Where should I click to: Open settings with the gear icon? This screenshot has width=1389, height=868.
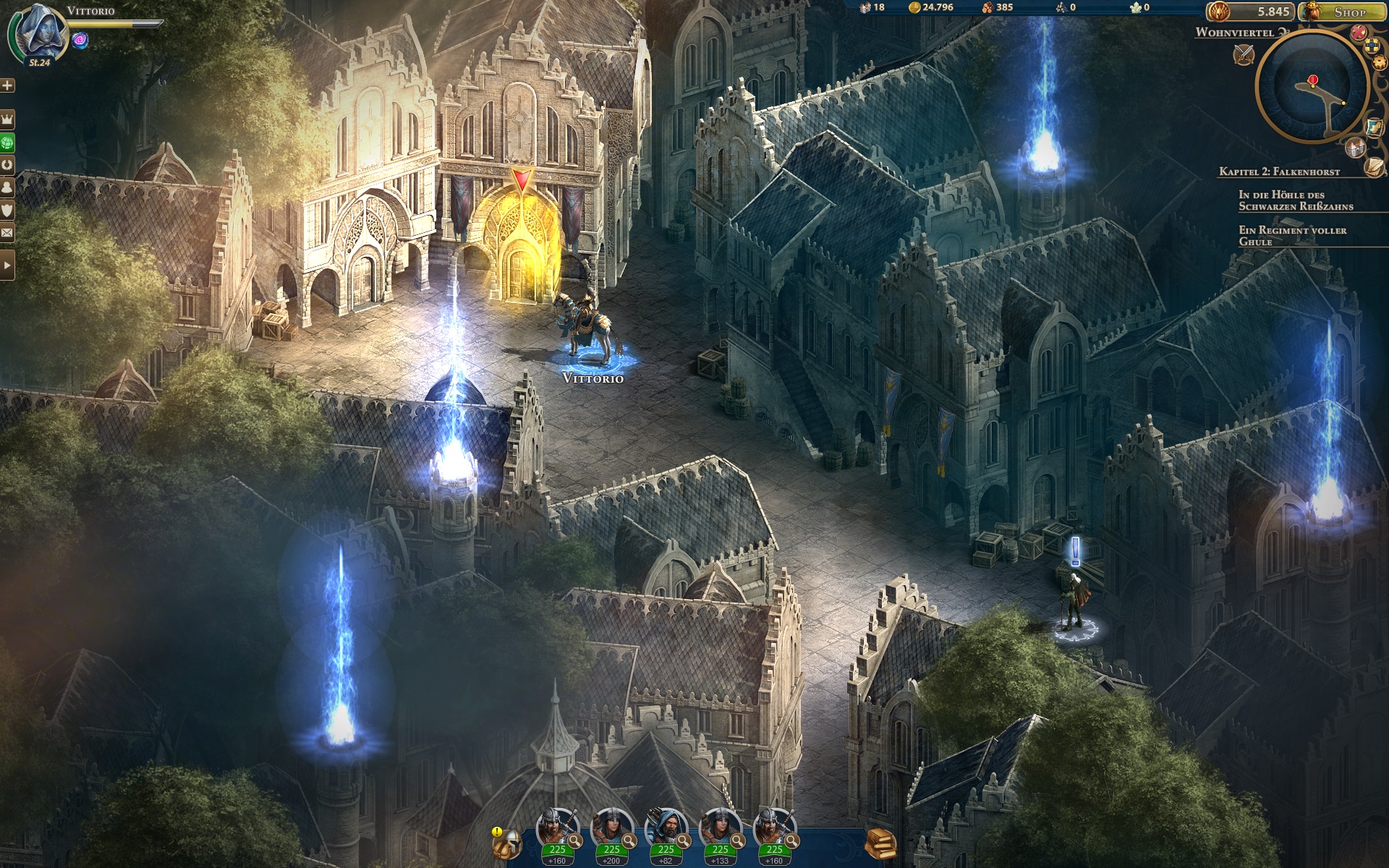(x=1380, y=63)
